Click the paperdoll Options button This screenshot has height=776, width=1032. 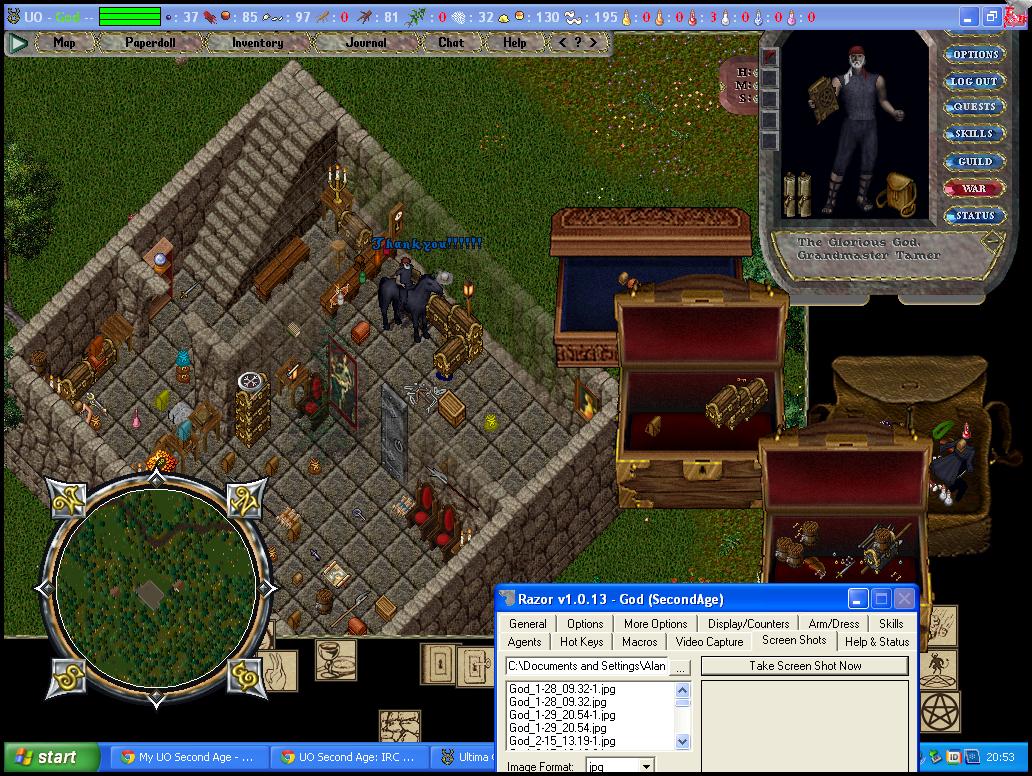(974, 55)
